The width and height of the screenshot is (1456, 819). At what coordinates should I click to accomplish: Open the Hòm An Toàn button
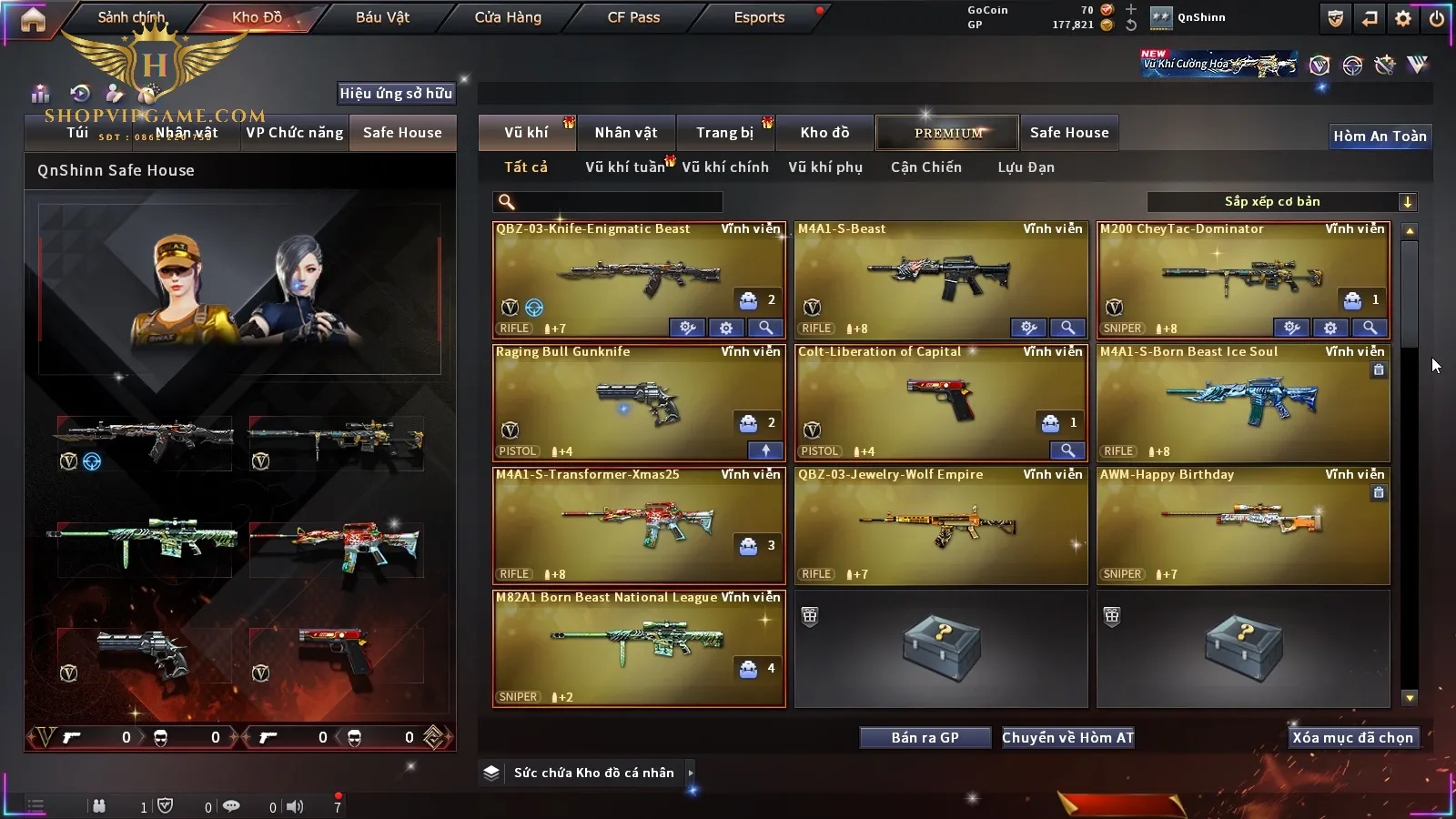pos(1380,136)
